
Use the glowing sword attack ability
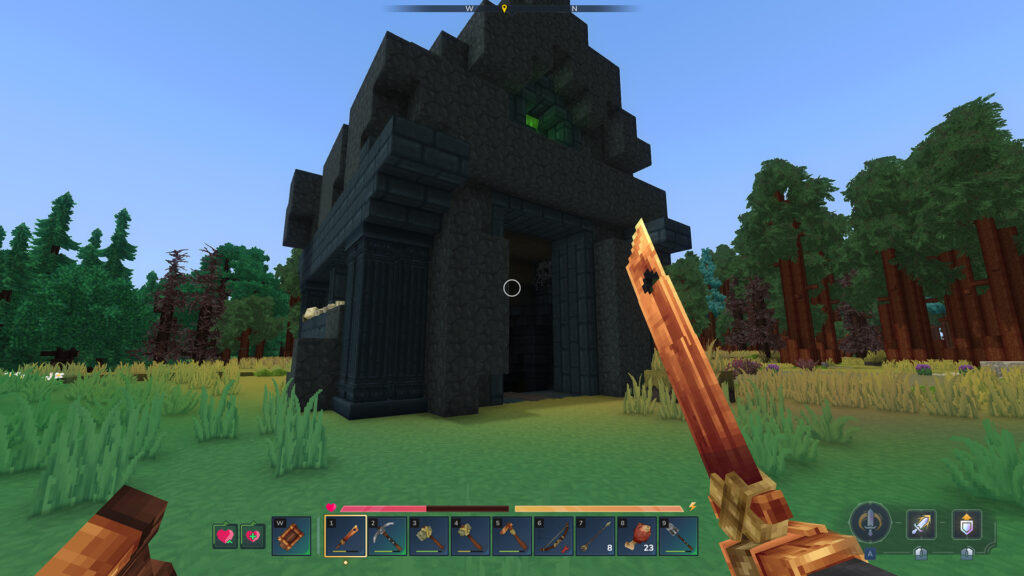921,524
